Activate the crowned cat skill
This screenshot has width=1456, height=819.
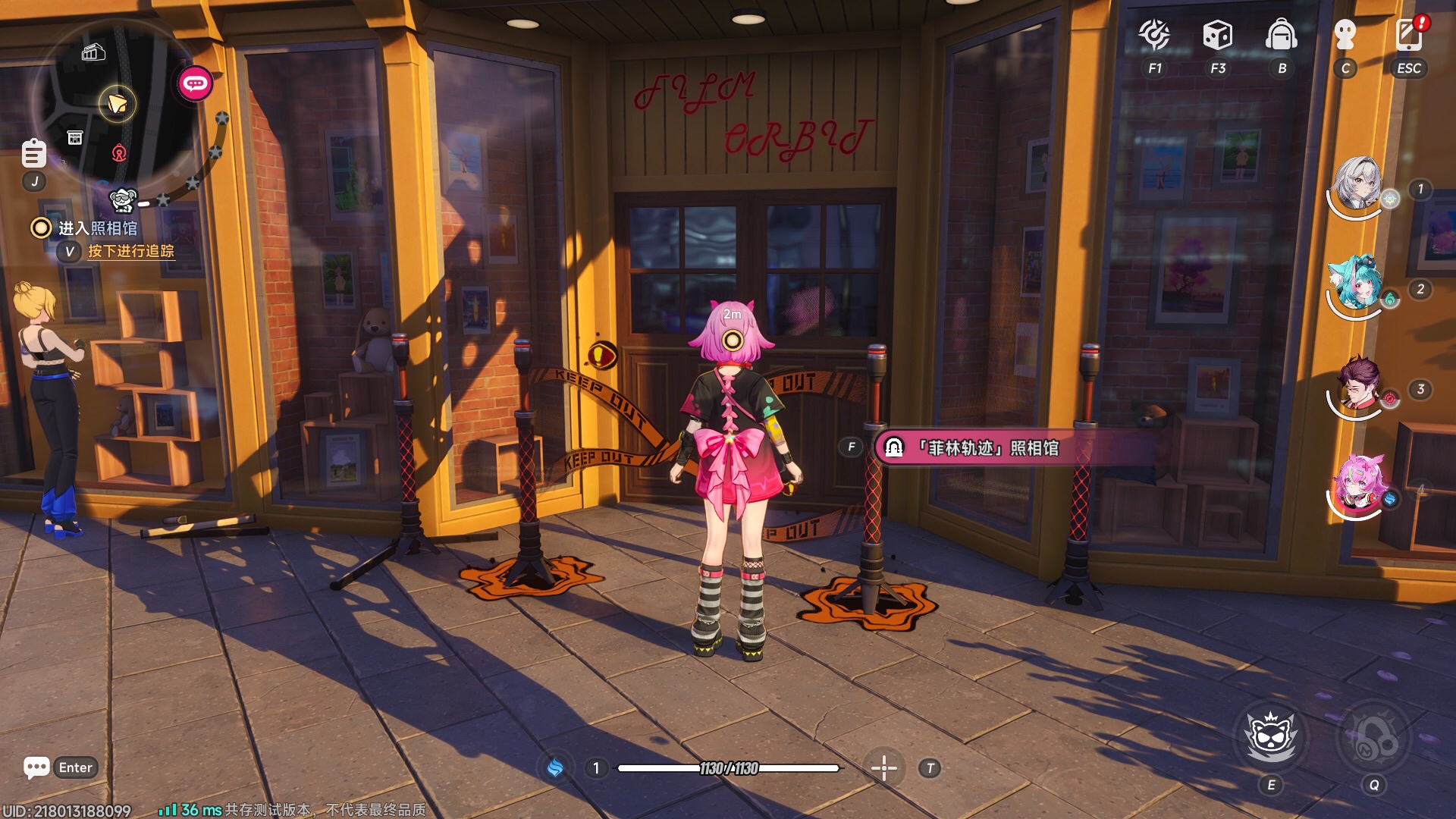click(x=1272, y=736)
